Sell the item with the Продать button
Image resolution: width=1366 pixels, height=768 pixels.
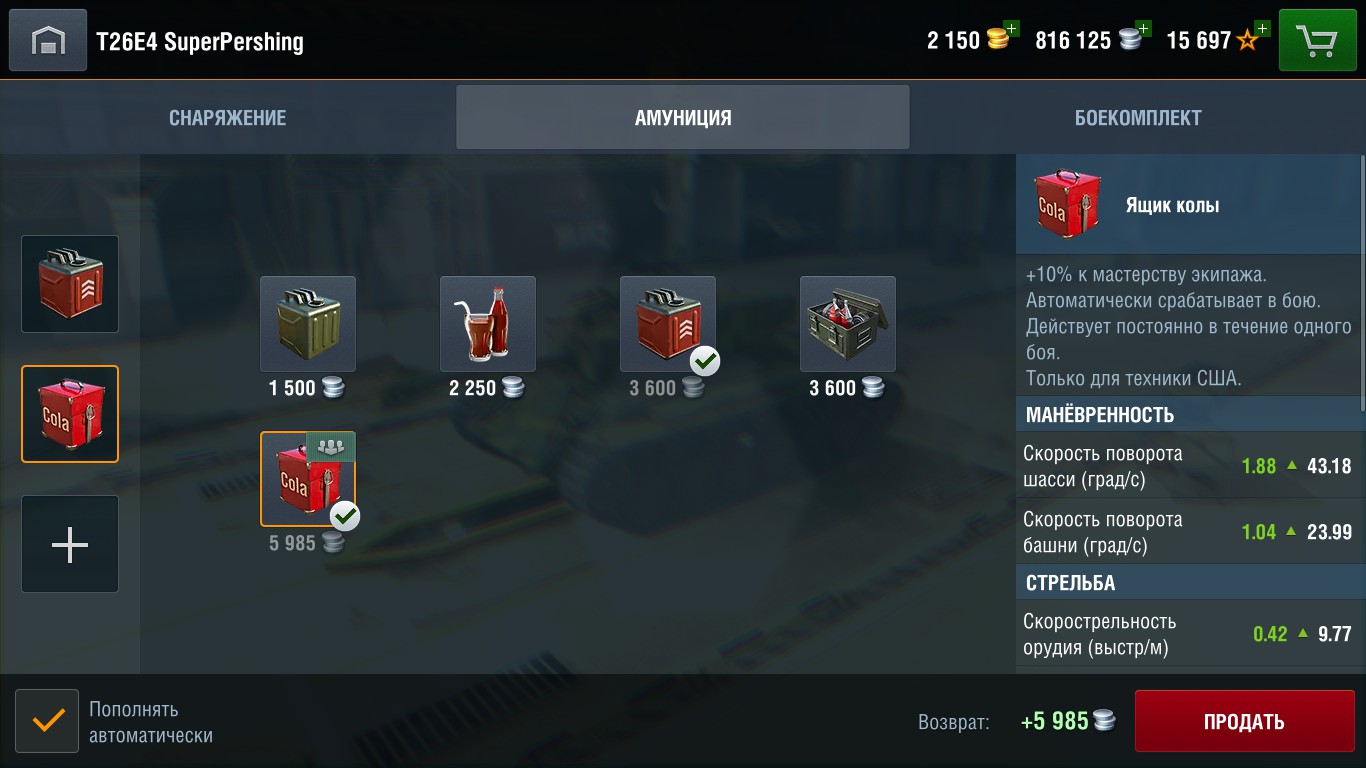[x=1244, y=721]
